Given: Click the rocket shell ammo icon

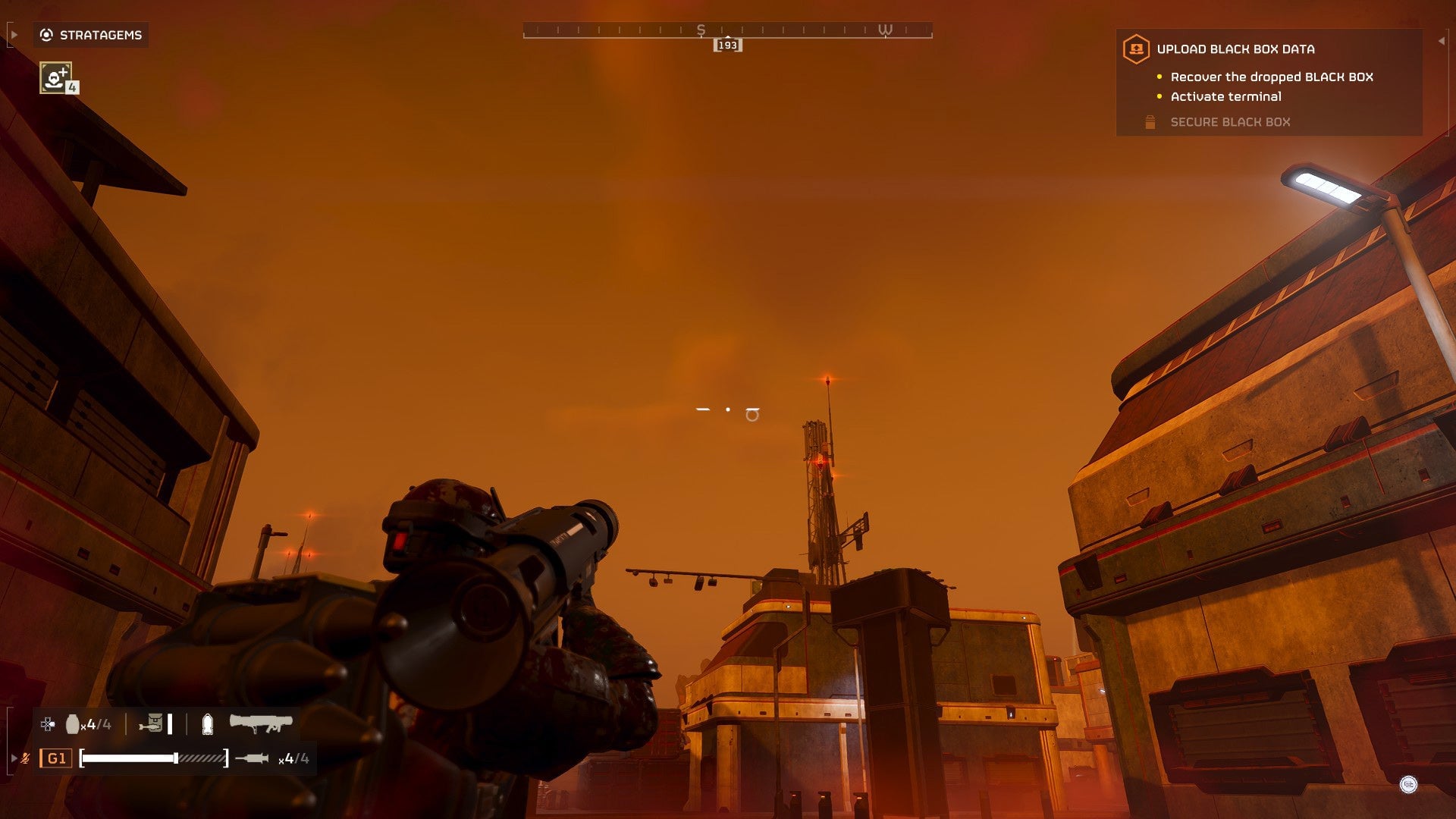Looking at the screenshot, I should point(207,724).
